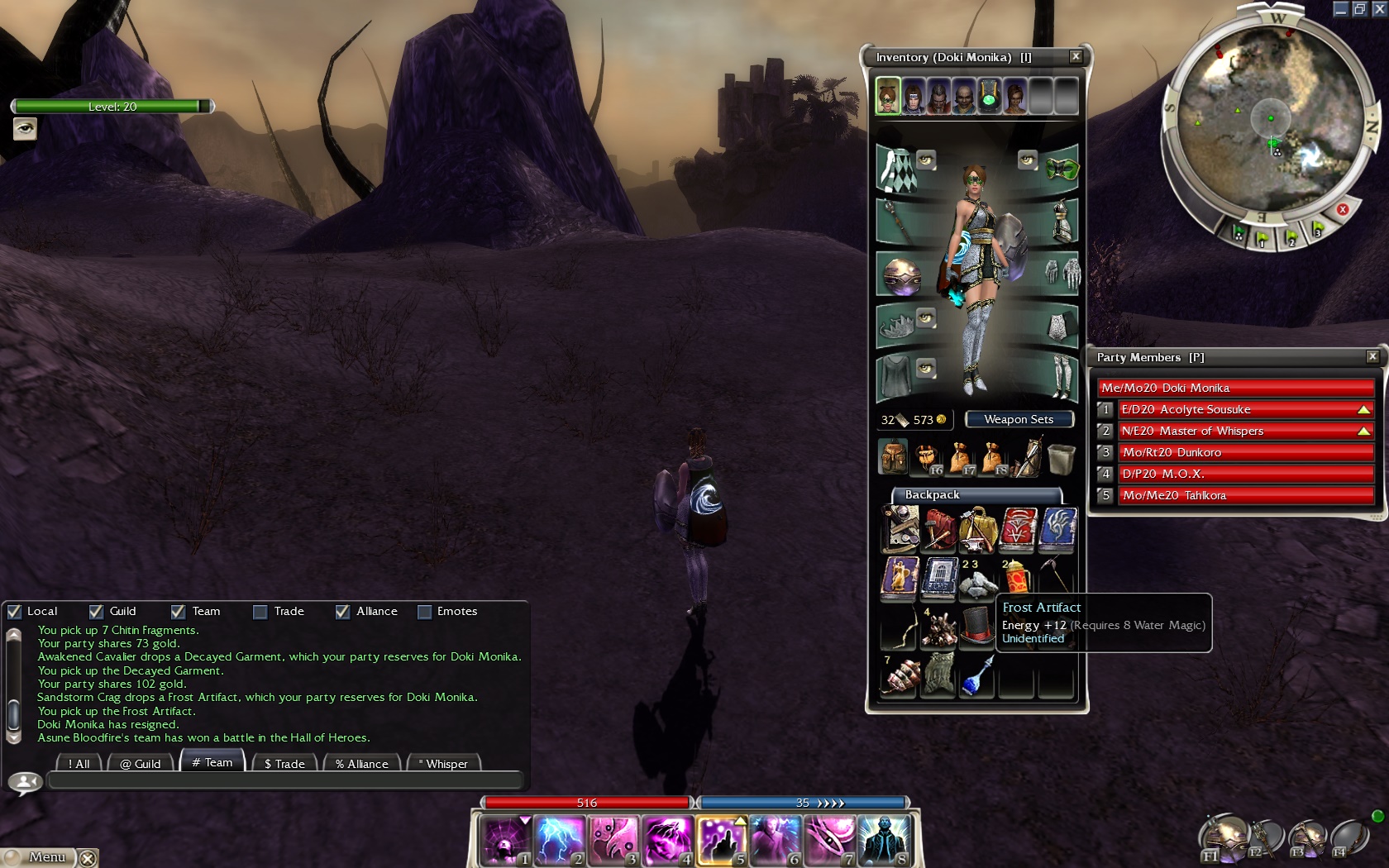The height and width of the screenshot is (868, 1389).
Task: Maximize the game window
Action: click(x=1359, y=9)
